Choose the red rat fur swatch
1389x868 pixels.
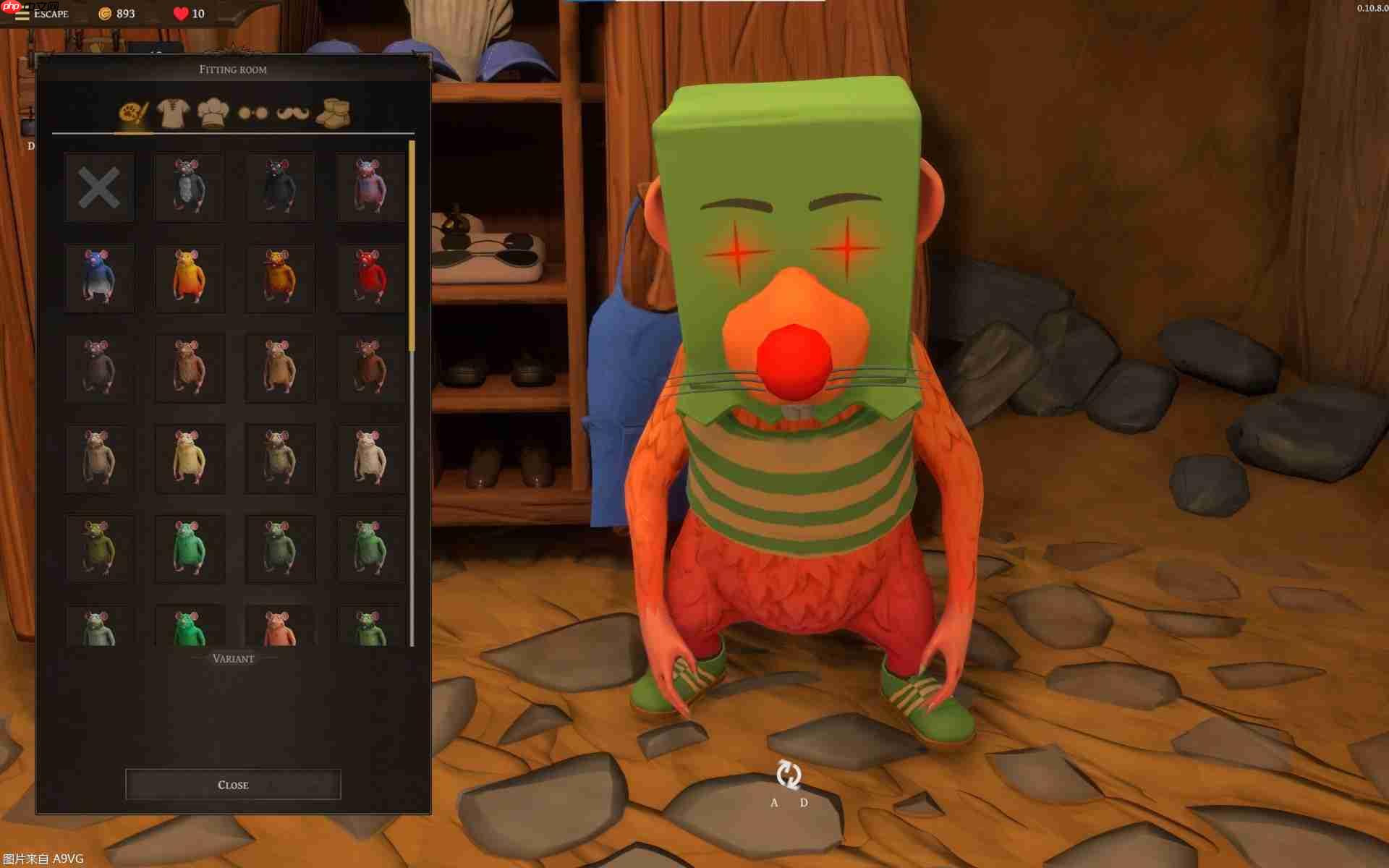[x=370, y=277]
